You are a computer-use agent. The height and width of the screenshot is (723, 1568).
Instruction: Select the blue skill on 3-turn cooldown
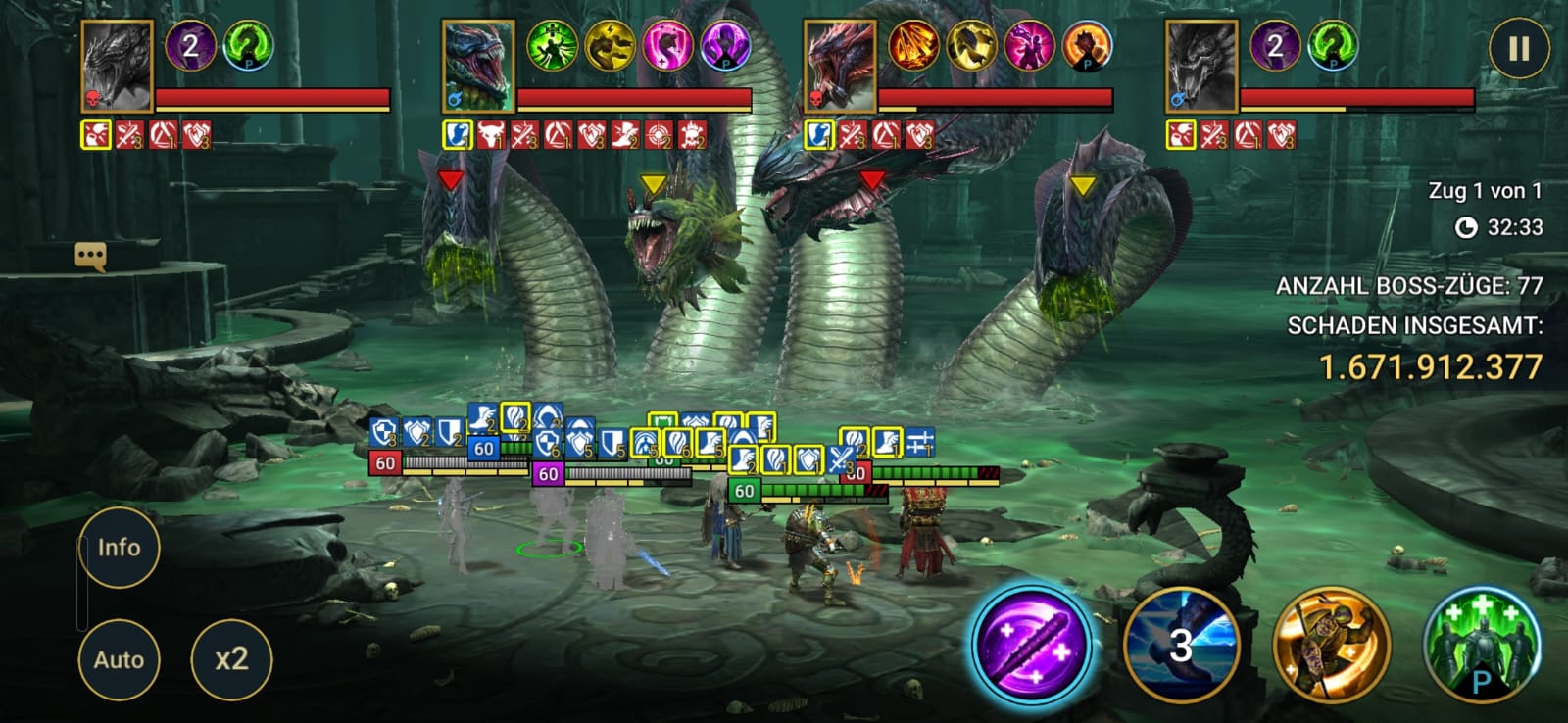tap(1181, 644)
